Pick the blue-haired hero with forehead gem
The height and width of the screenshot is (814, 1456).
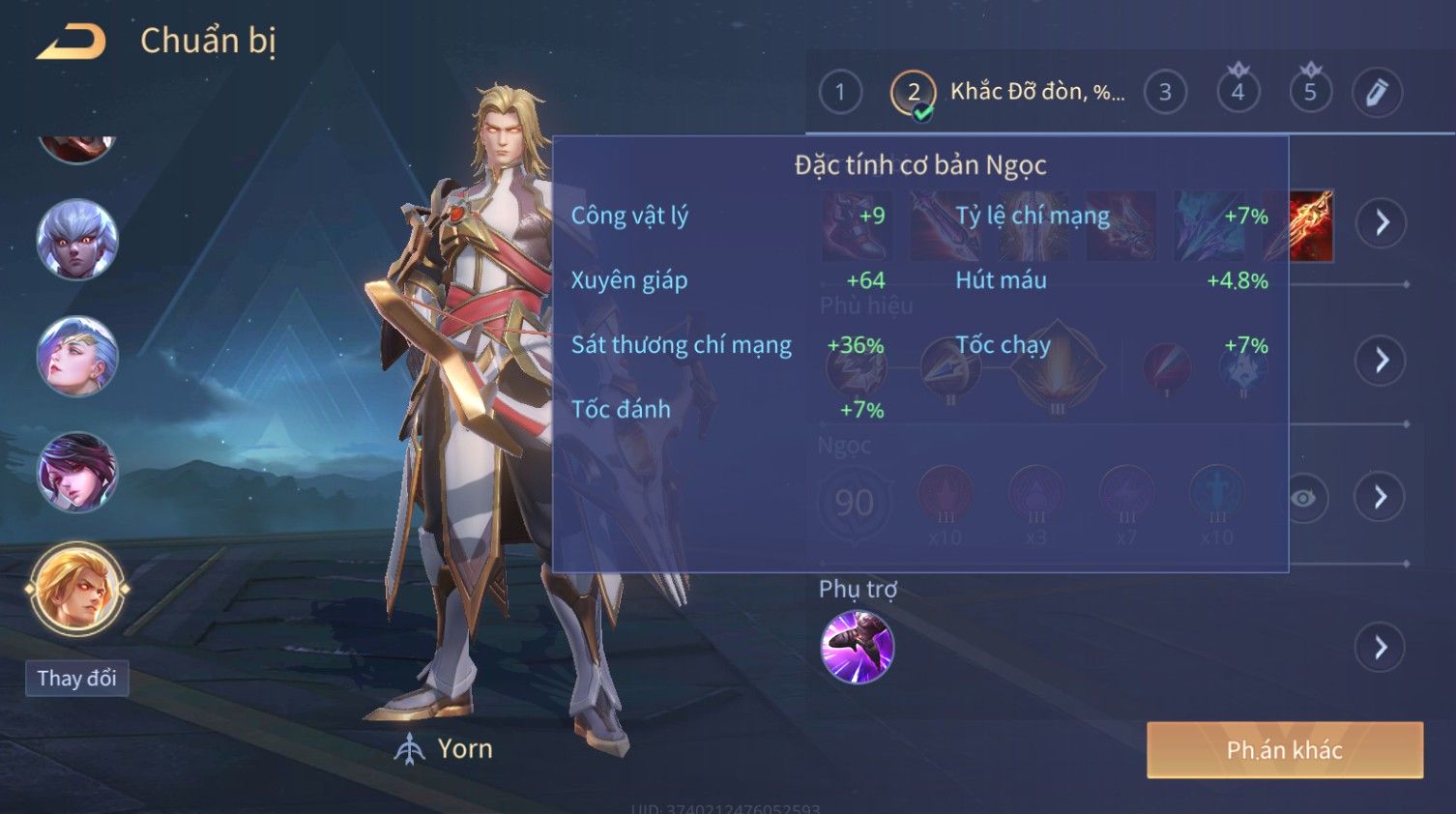click(x=76, y=356)
